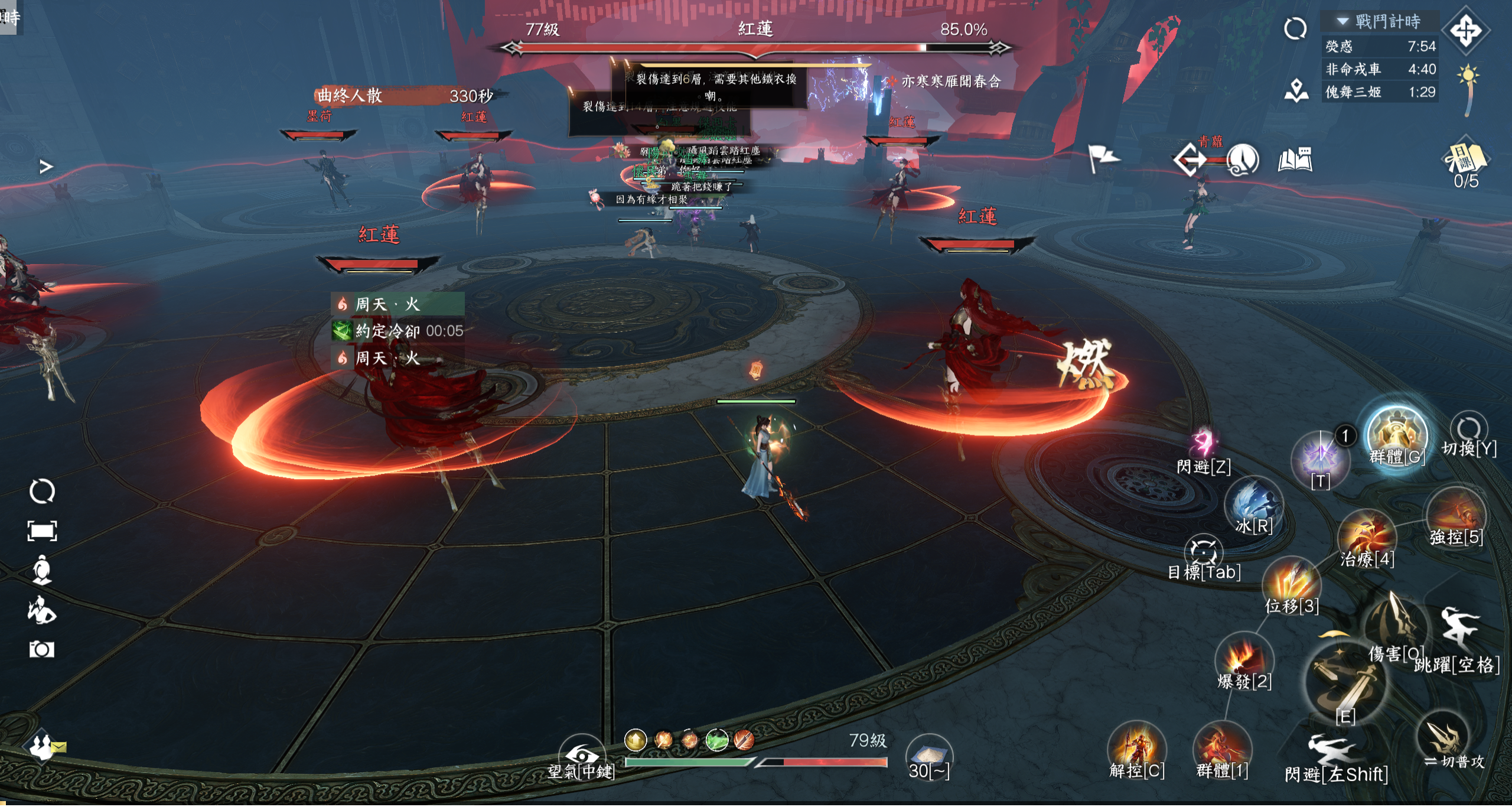Collapse the 戰鬥計時 combat timer panel
Image resolution: width=1512 pixels, height=807 pixels.
click(1342, 21)
